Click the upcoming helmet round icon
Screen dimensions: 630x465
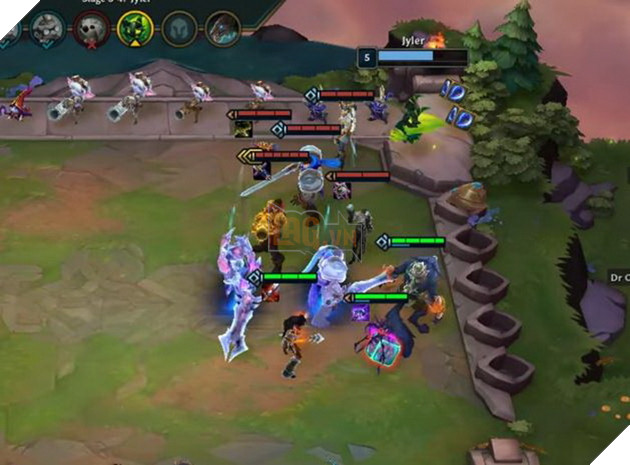coord(179,28)
